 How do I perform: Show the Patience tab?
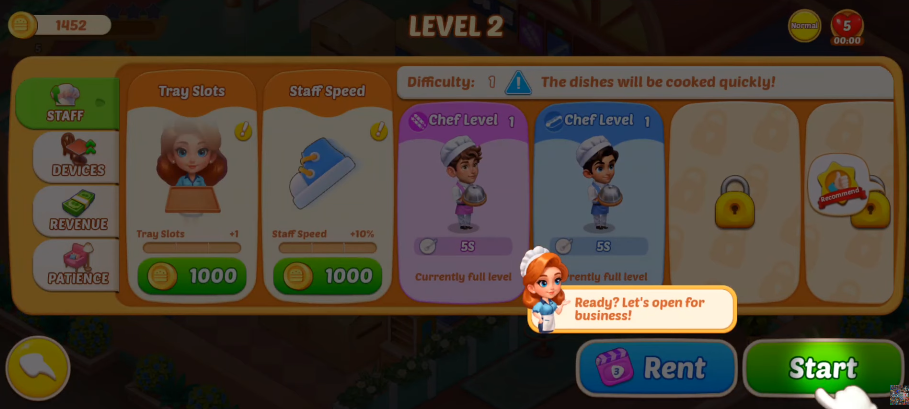point(77,264)
